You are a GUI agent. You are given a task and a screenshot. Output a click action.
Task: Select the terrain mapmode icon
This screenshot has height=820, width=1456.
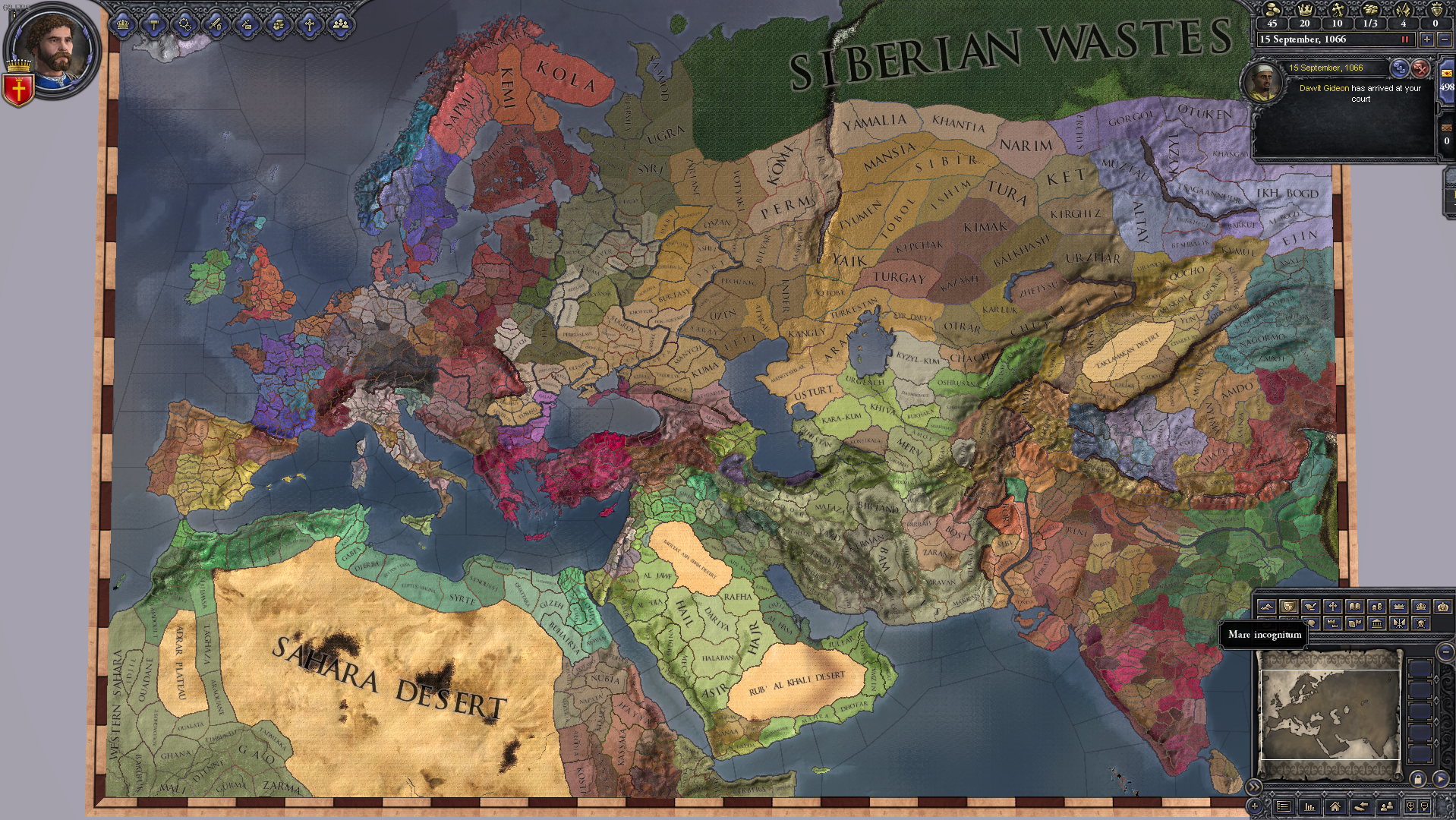[1266, 607]
